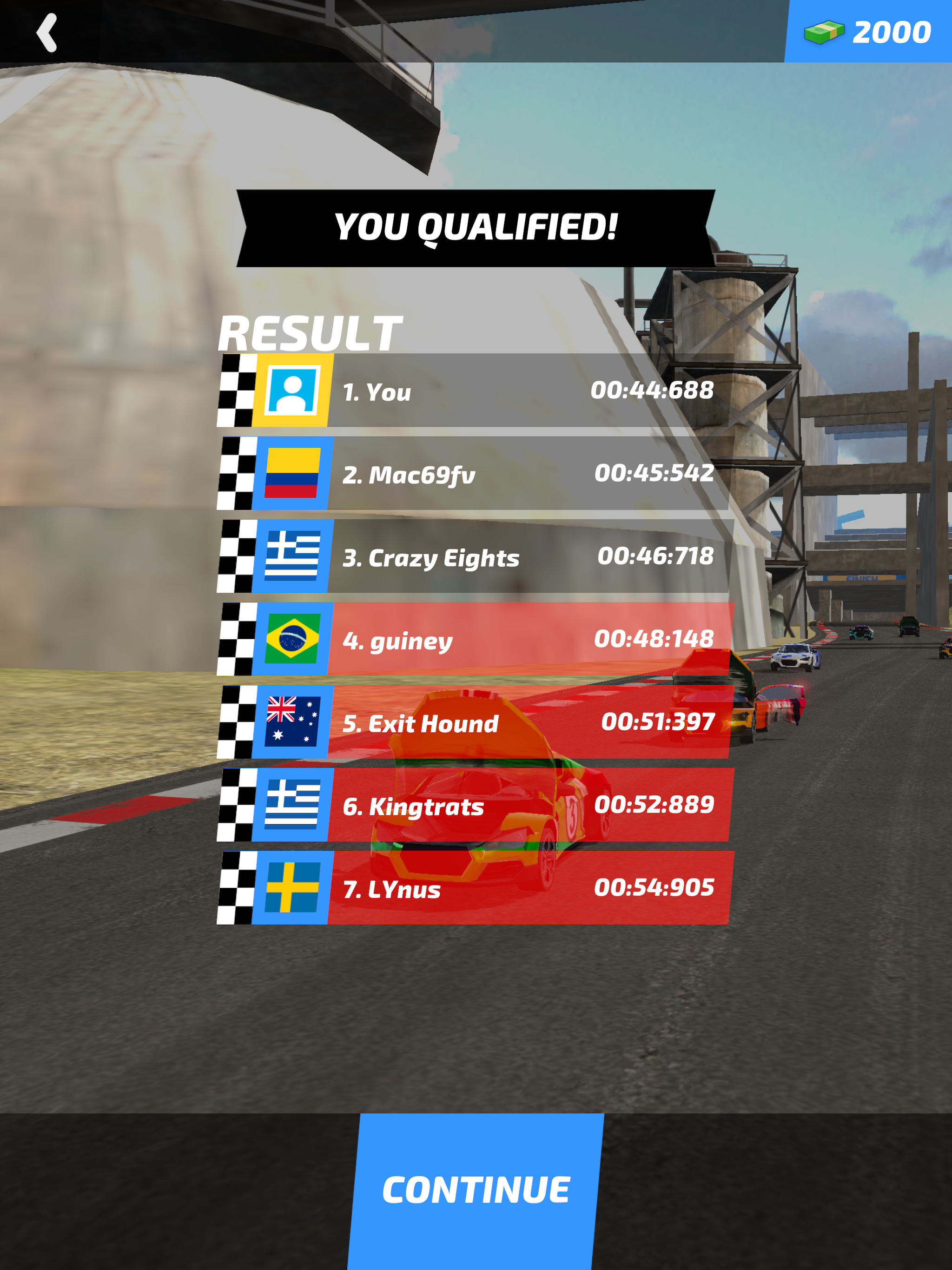Tap the back arrow in top left corner
Viewport: 952px width, 1270px height.
pyautogui.click(x=47, y=32)
